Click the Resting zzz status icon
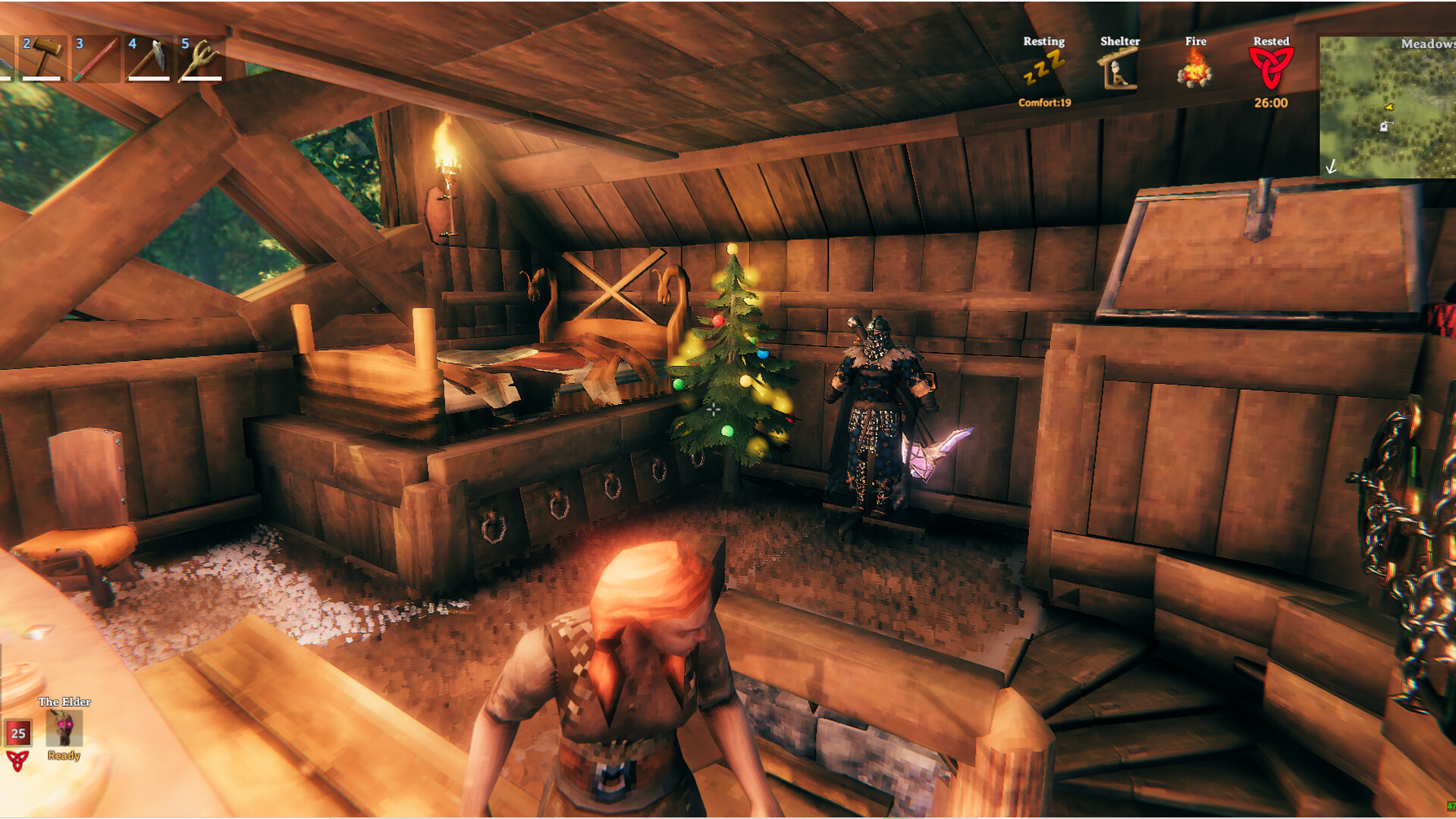Viewport: 1456px width, 819px height. pos(1044,68)
